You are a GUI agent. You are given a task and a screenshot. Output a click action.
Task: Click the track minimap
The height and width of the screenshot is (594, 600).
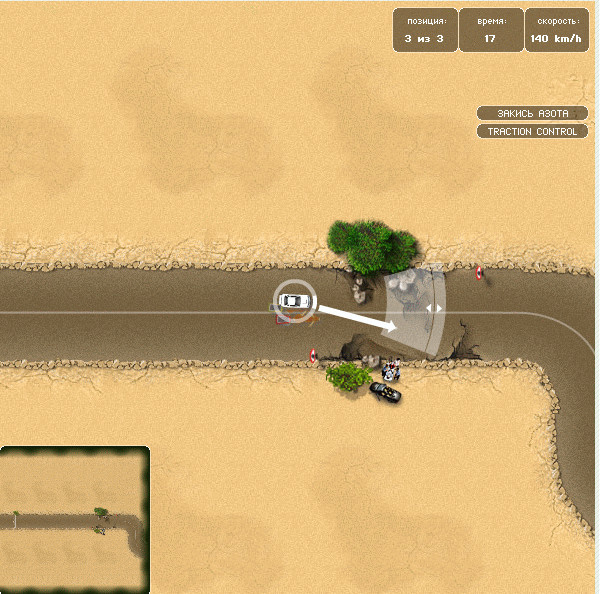coord(75,519)
